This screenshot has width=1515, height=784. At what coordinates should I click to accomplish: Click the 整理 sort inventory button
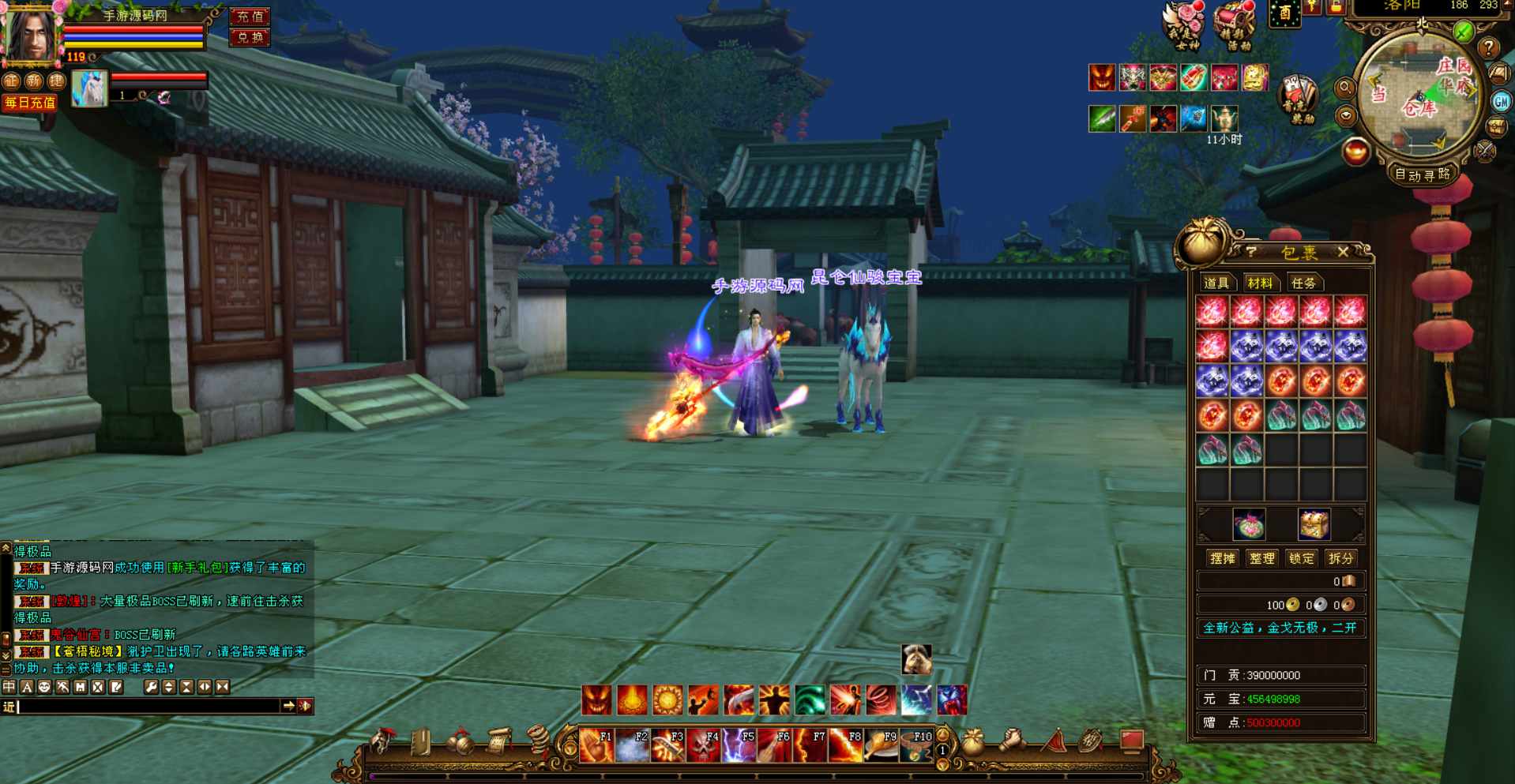pyautogui.click(x=1261, y=558)
